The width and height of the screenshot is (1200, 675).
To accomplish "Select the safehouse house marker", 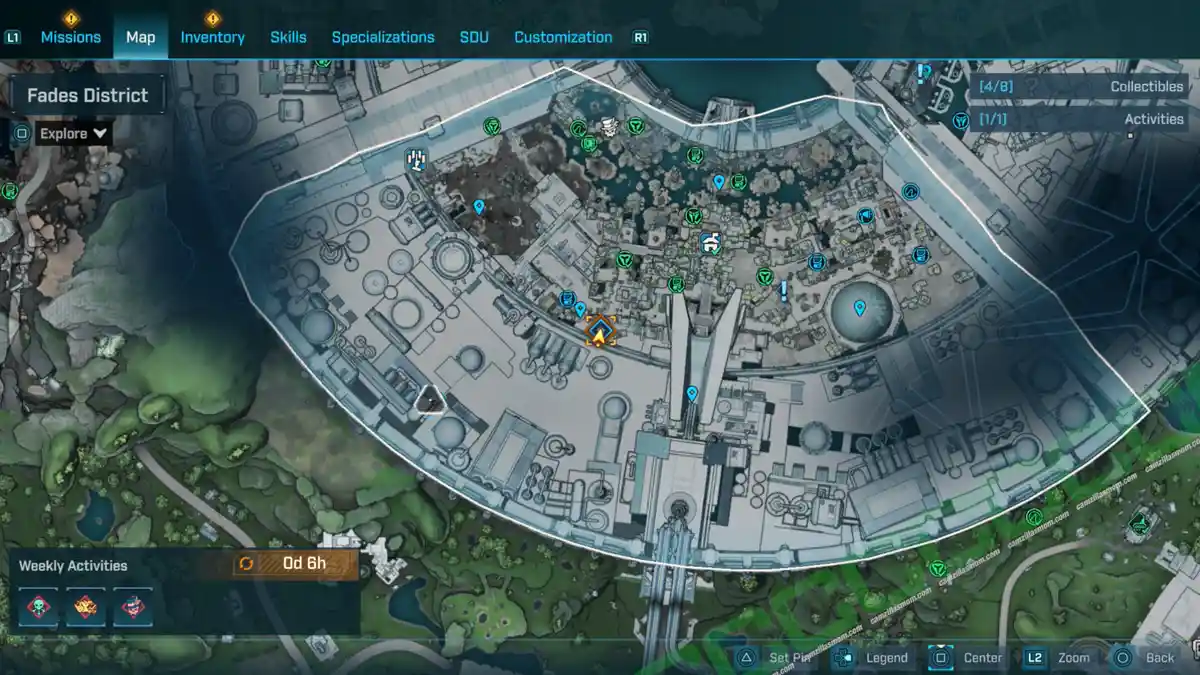I will [x=711, y=242].
